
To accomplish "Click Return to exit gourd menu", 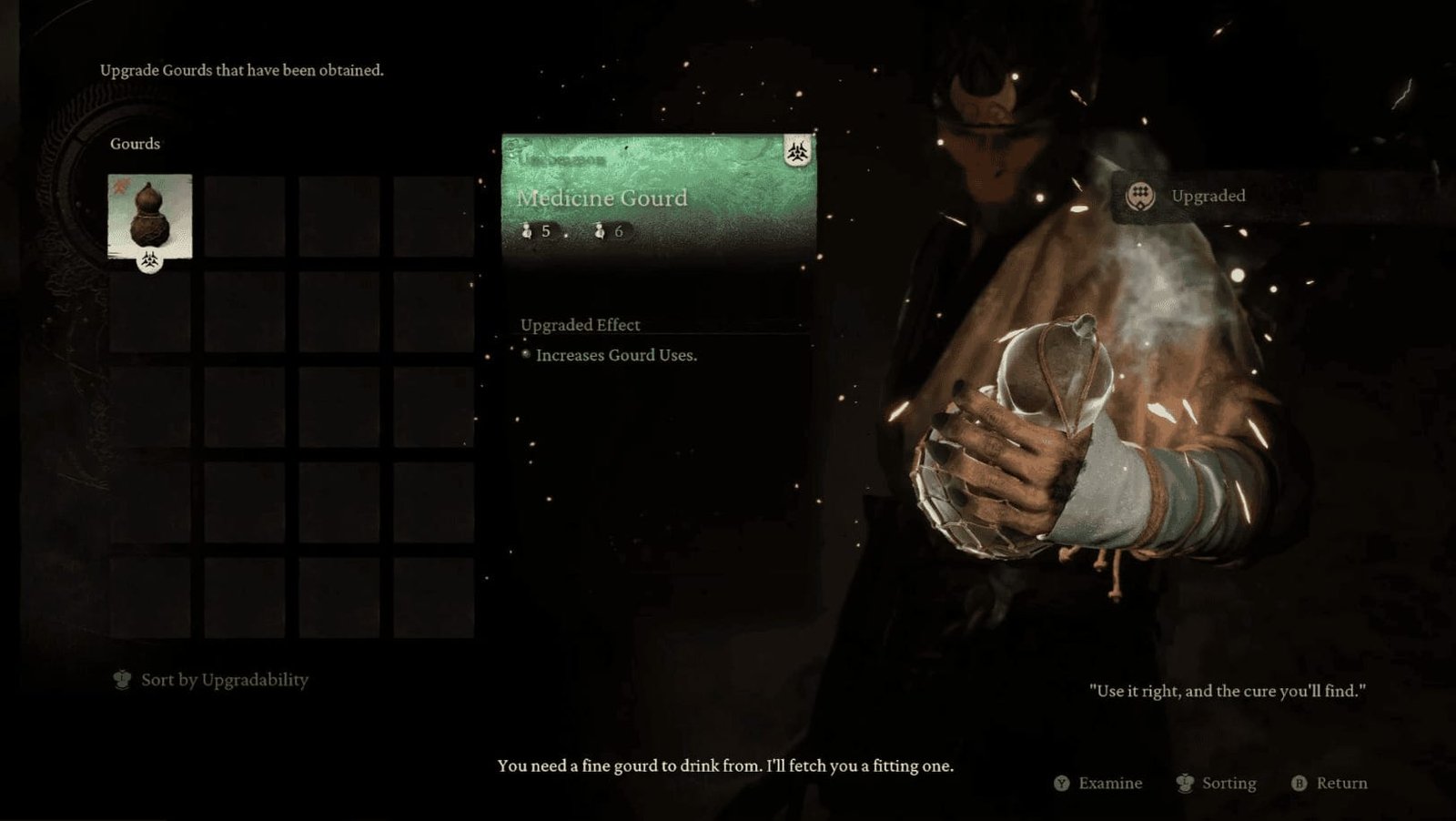I will point(1330,783).
